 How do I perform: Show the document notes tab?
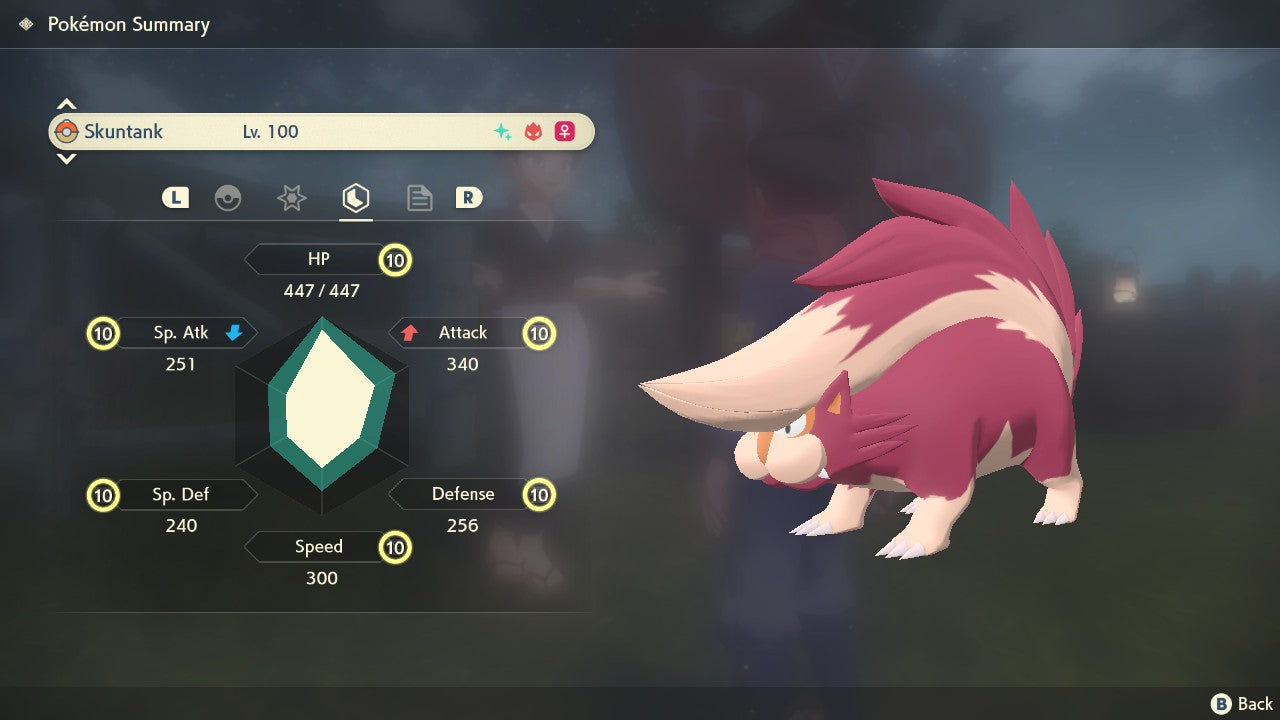coord(419,198)
